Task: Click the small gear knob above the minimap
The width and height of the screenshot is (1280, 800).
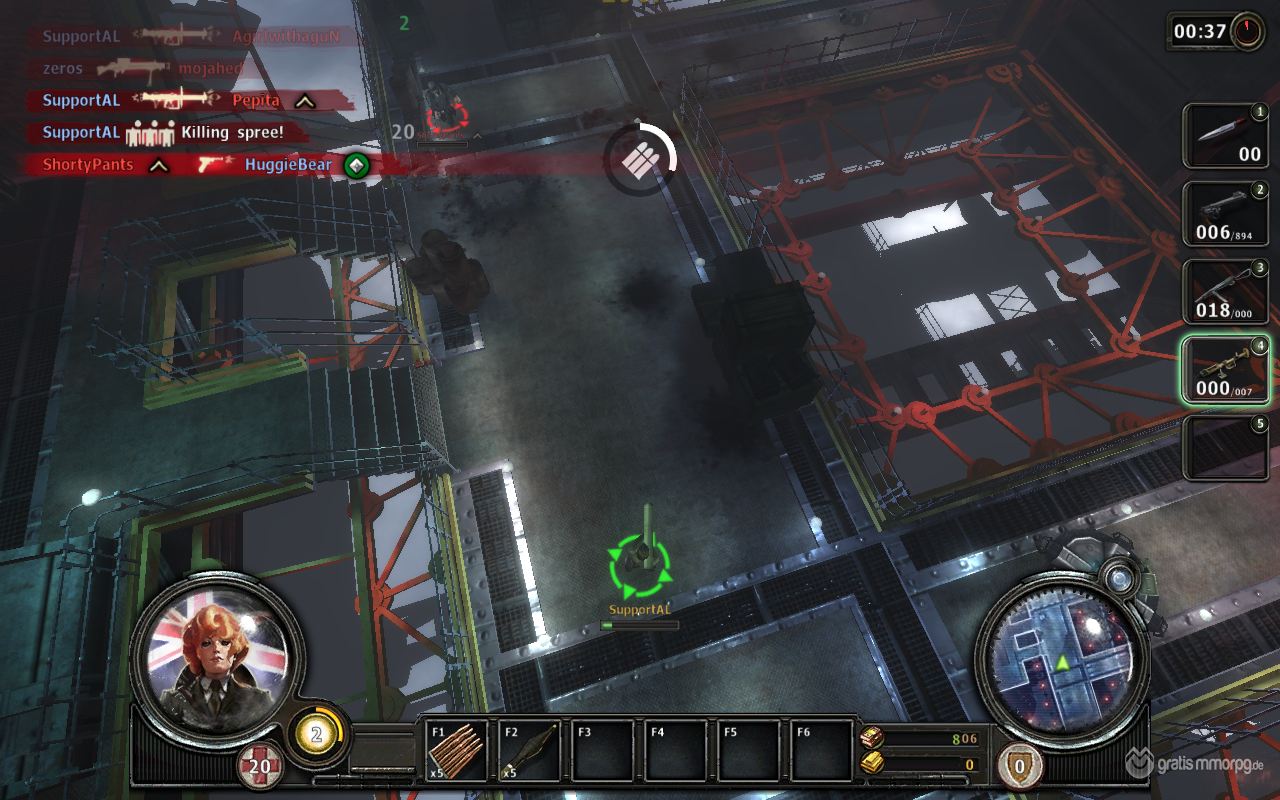Action: coord(1117,576)
